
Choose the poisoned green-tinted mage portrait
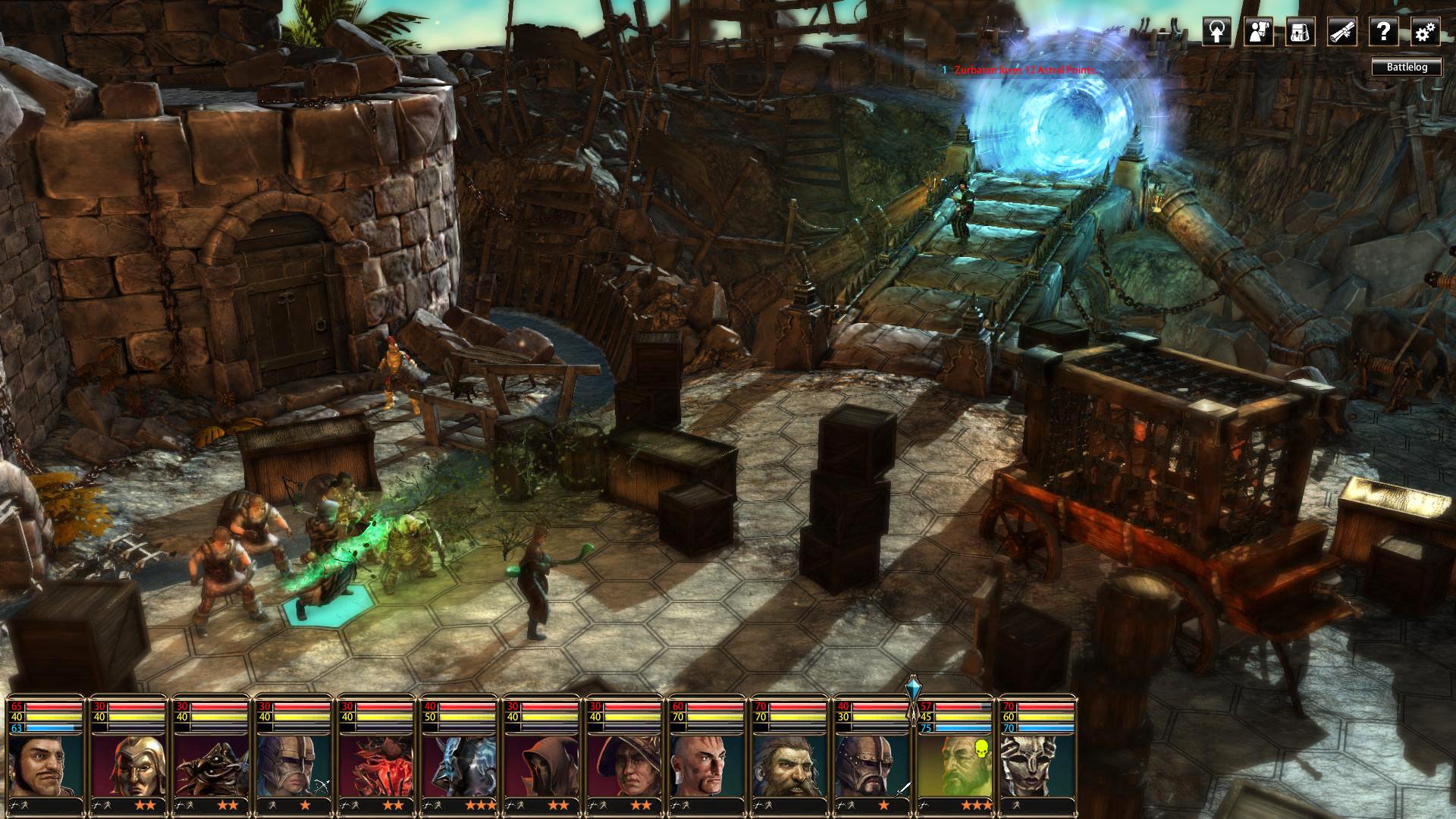click(955, 764)
